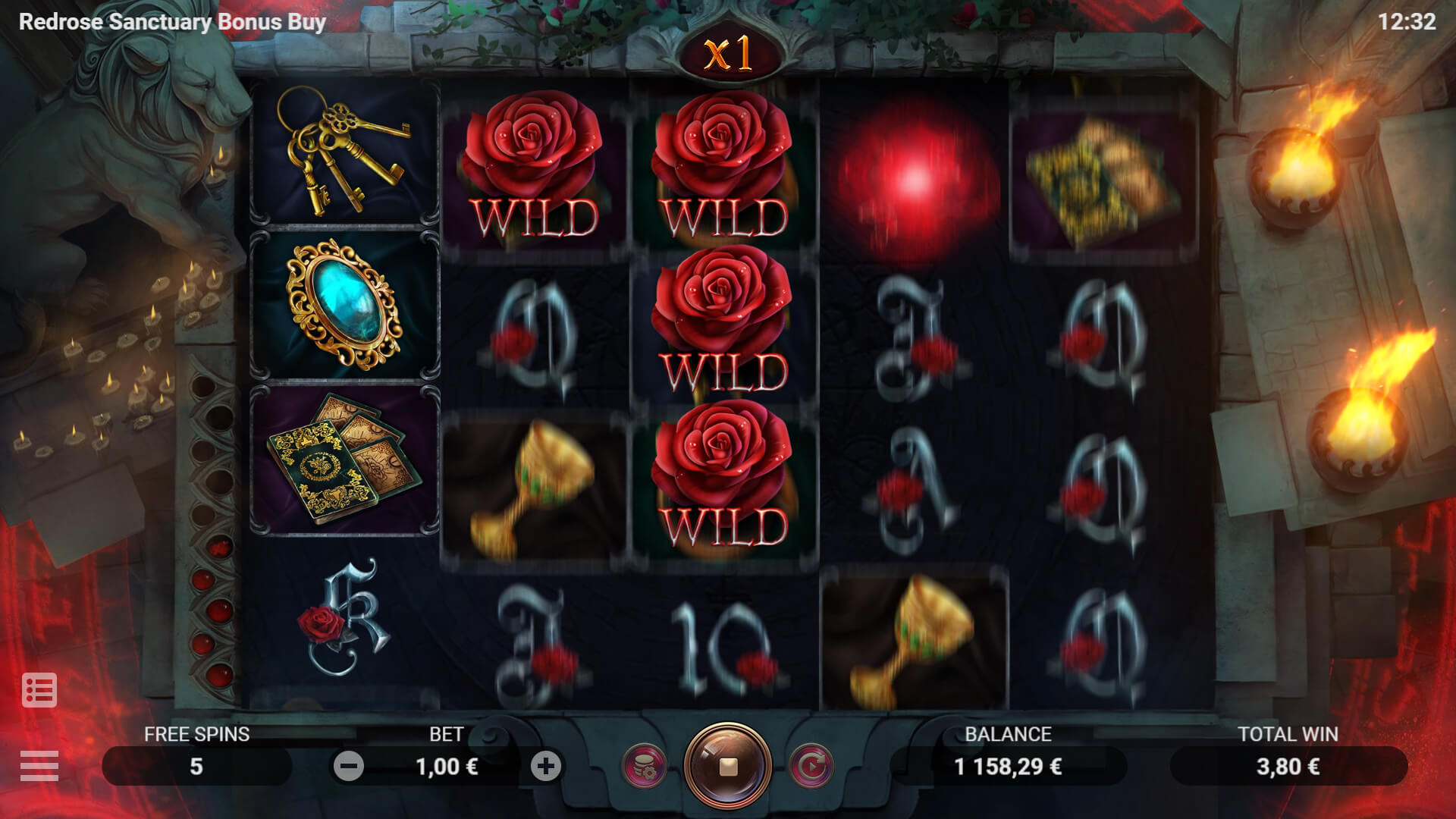Decrease the bet with the minus icon

point(347,765)
